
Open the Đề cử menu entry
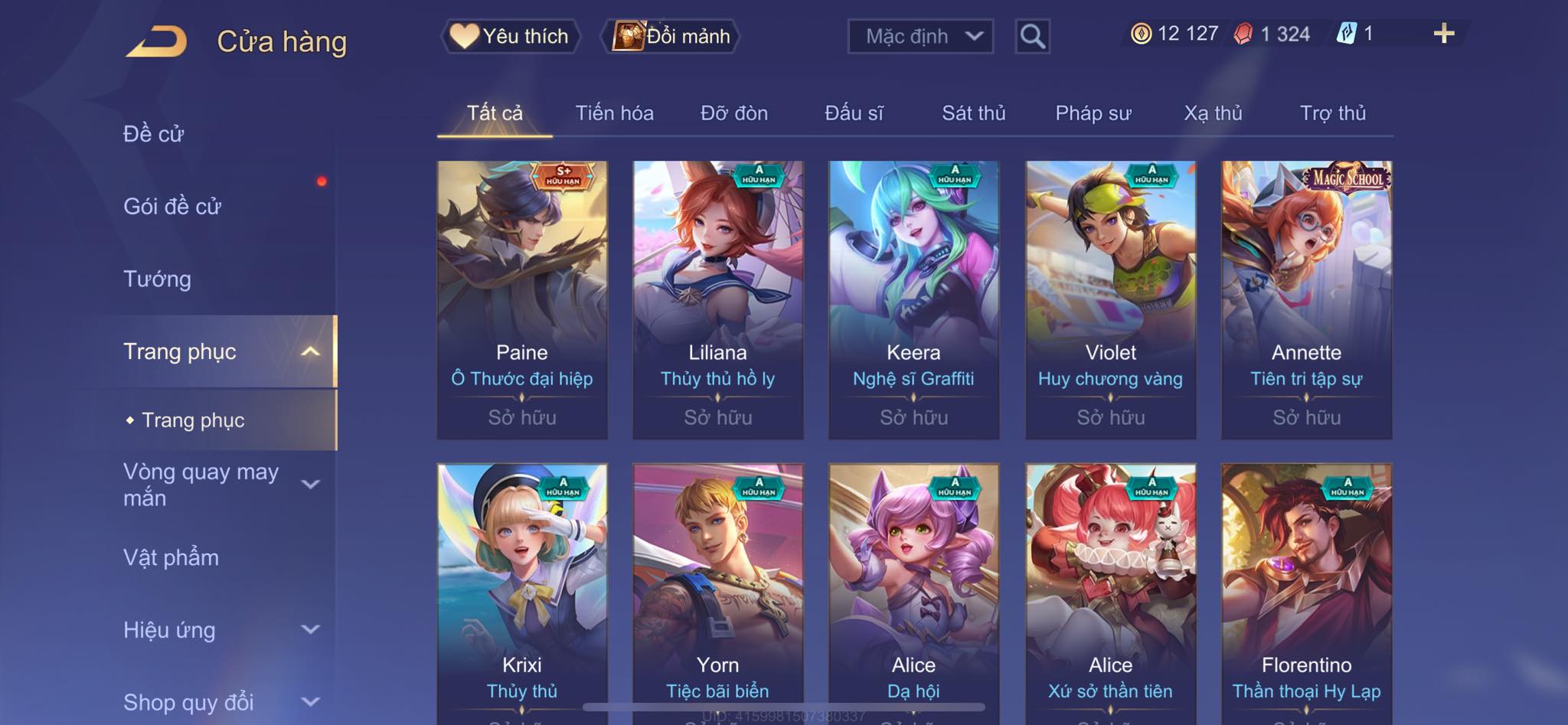click(154, 134)
